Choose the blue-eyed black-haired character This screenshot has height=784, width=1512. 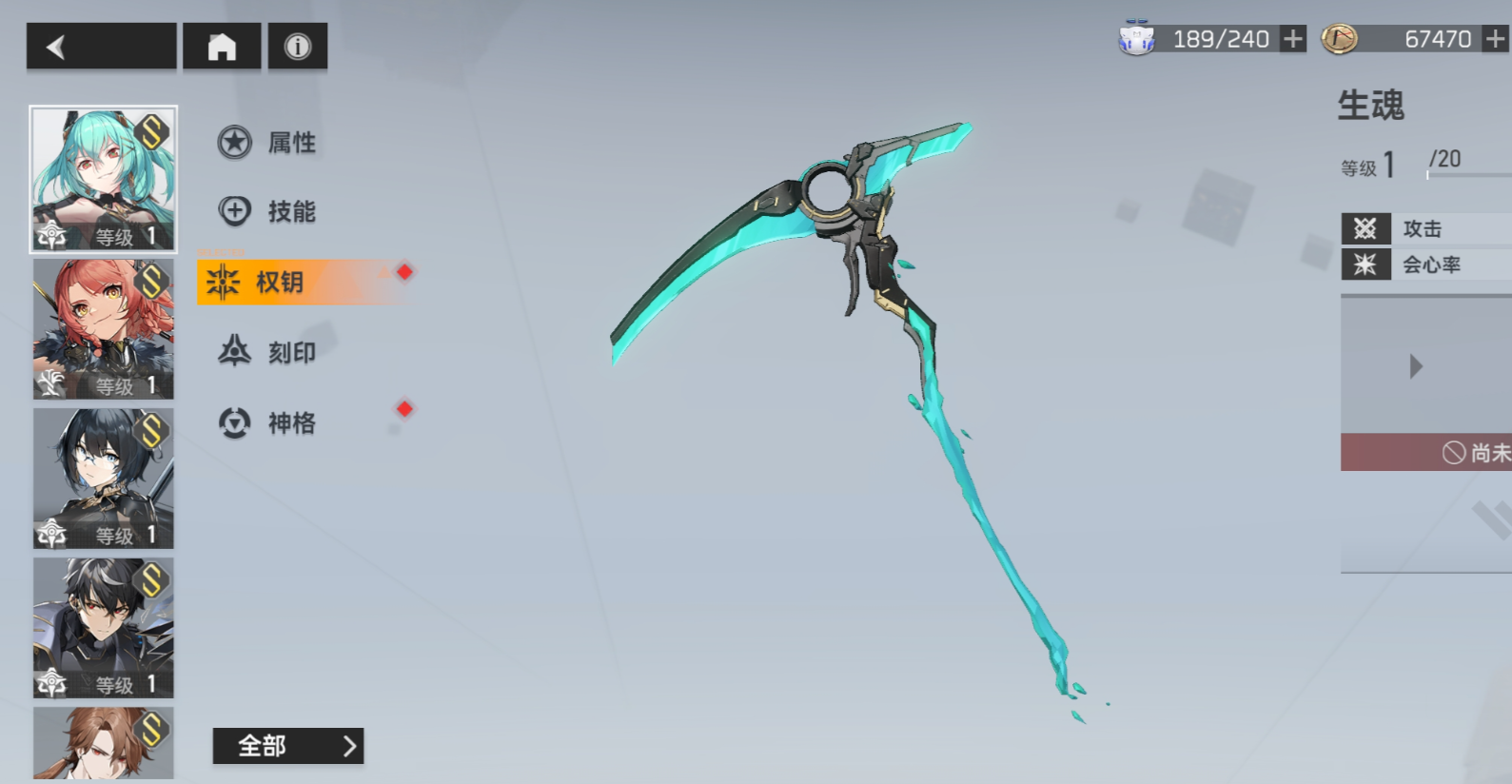pos(104,478)
